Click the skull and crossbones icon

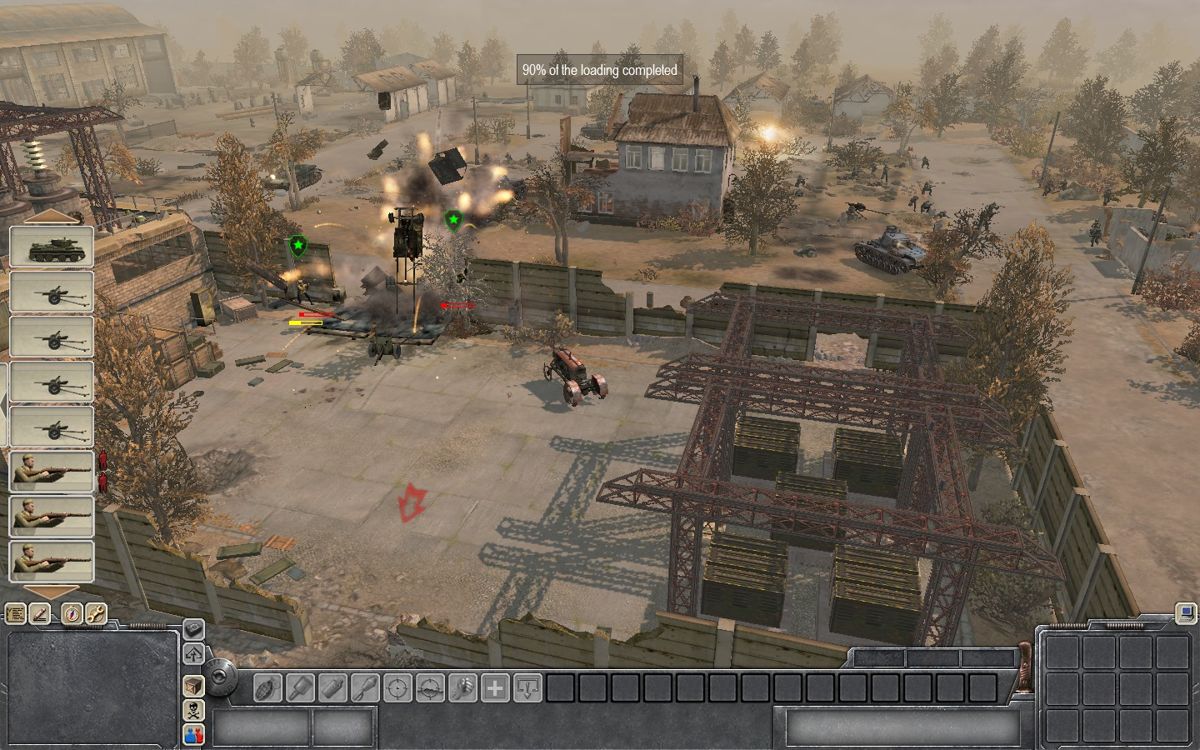tap(194, 710)
